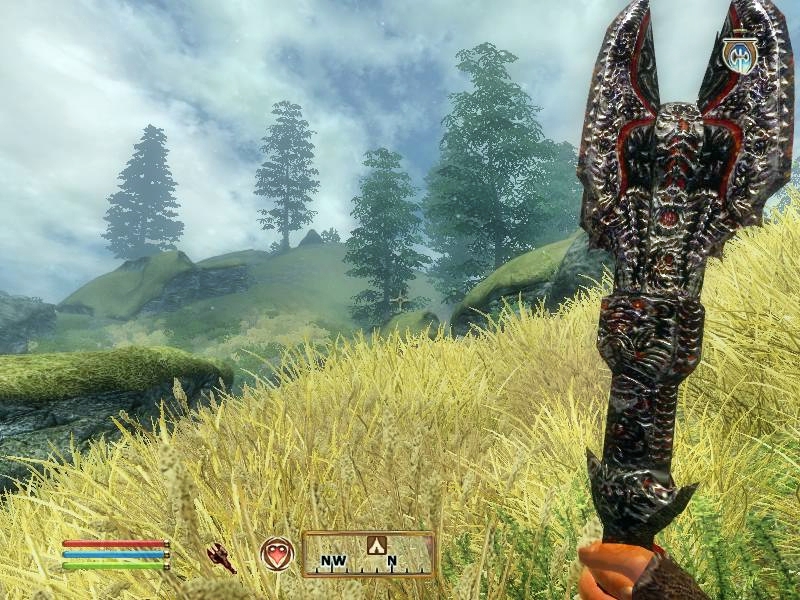Select the heart restoration spell icon
This screenshot has width=800, height=600.
(277, 554)
